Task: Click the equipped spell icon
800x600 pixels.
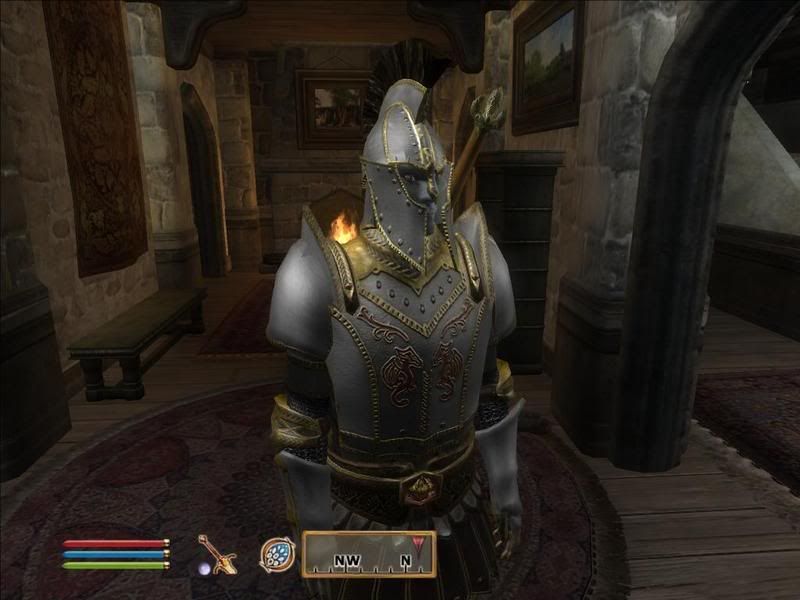Action: pyautogui.click(x=277, y=554)
